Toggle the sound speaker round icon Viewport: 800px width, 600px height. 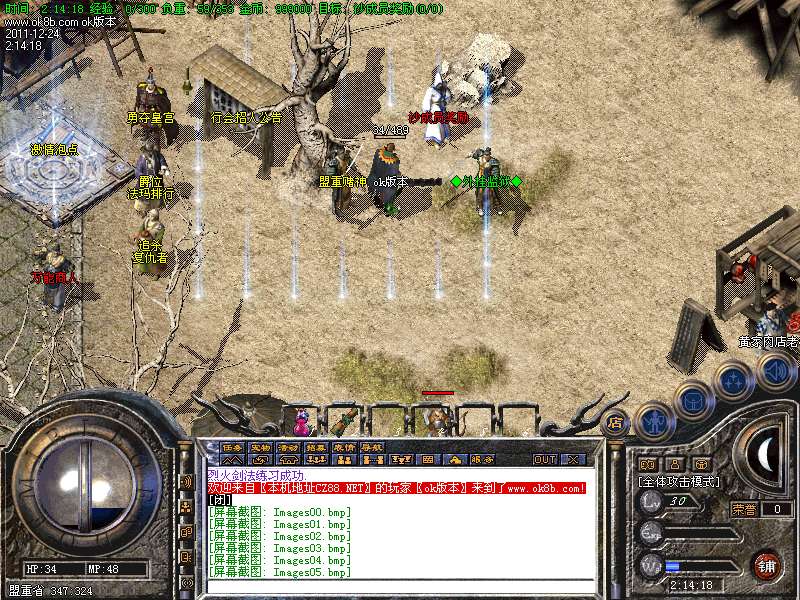tap(775, 372)
